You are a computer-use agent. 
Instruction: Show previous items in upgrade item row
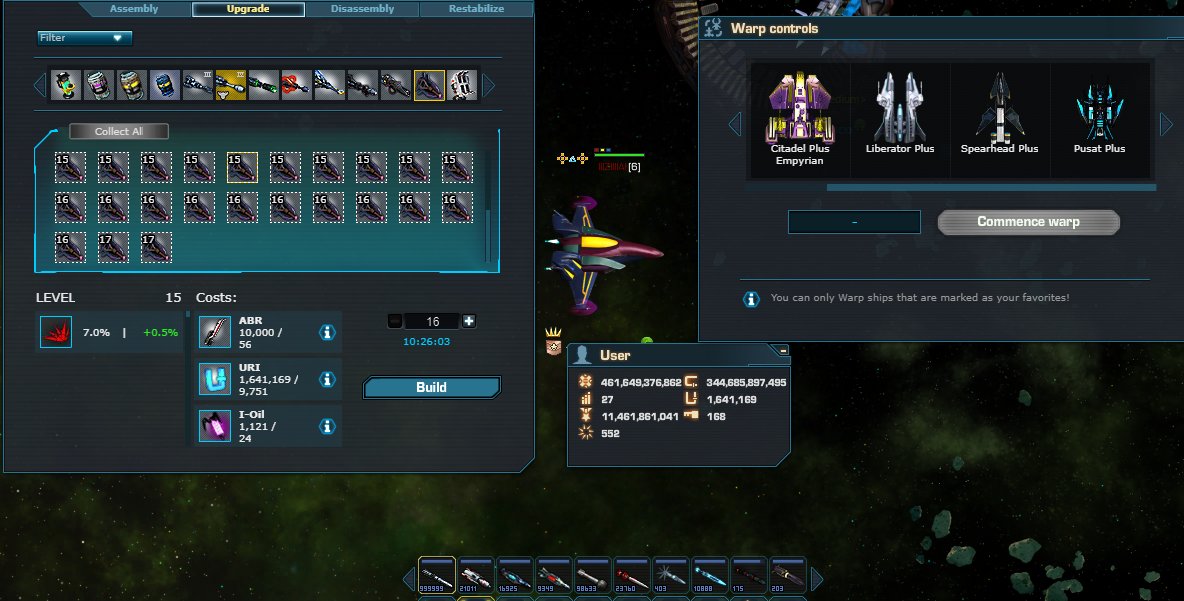(x=41, y=85)
